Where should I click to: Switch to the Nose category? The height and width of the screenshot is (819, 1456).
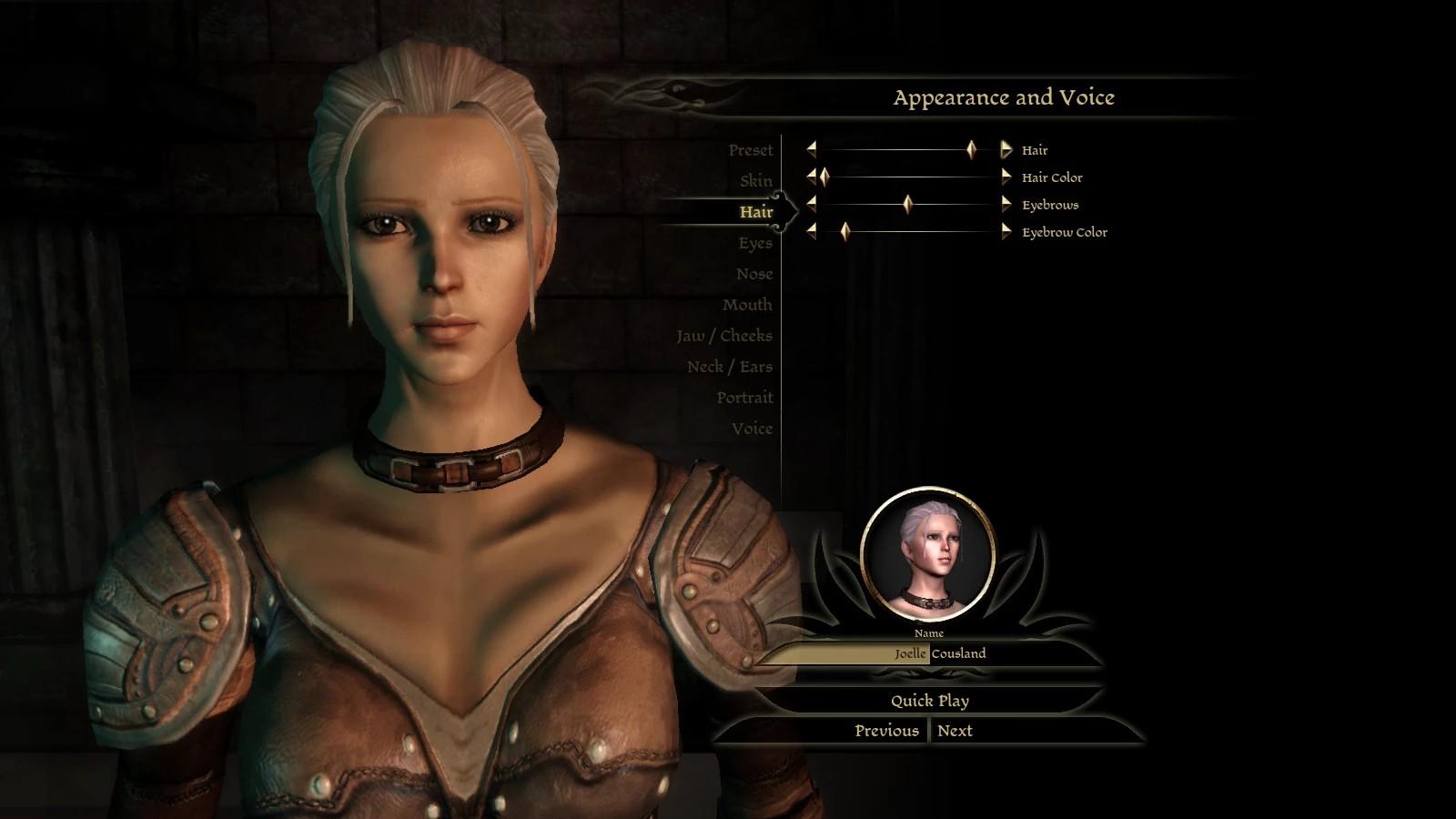pos(753,274)
